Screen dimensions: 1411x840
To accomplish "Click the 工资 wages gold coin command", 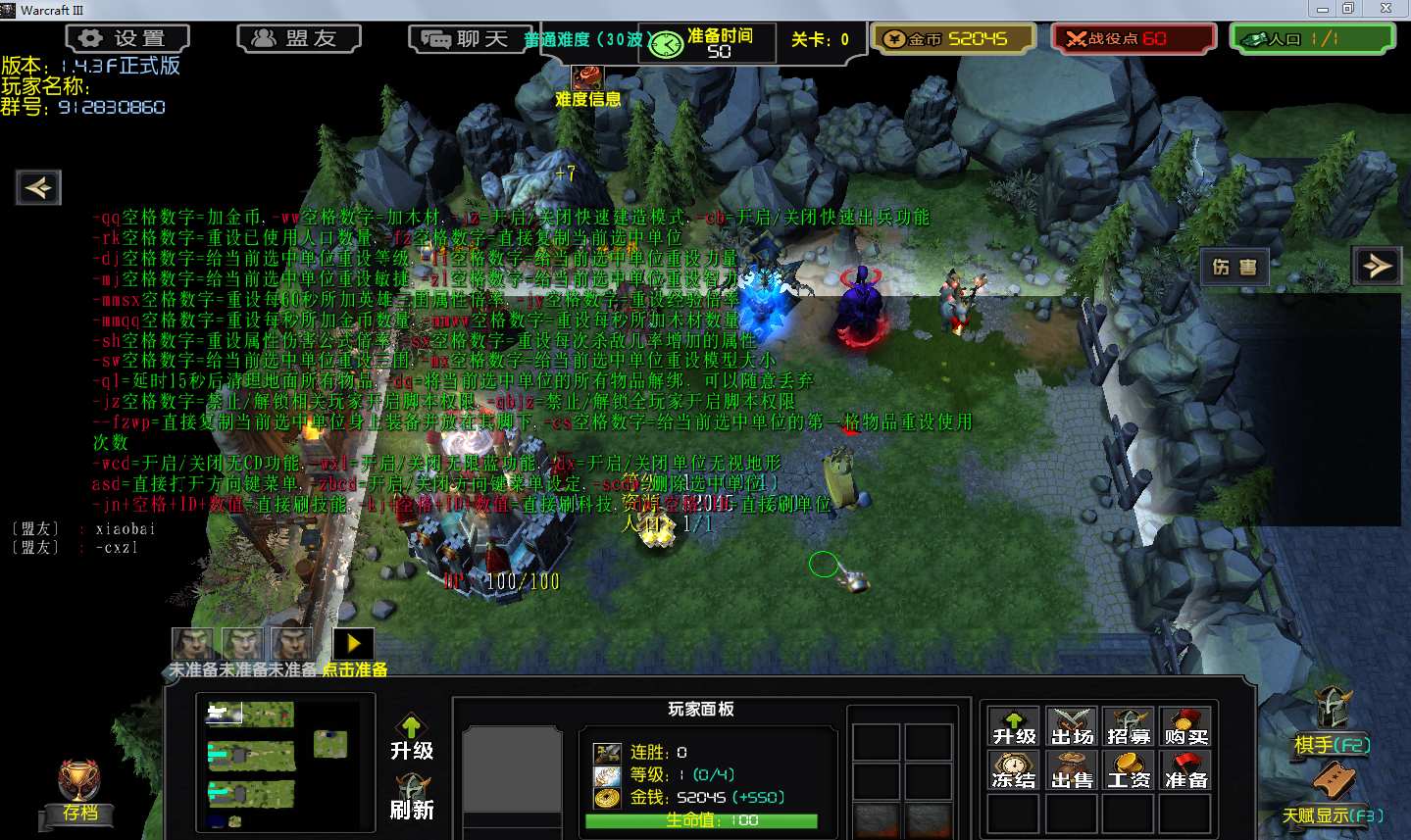I will [x=1129, y=770].
